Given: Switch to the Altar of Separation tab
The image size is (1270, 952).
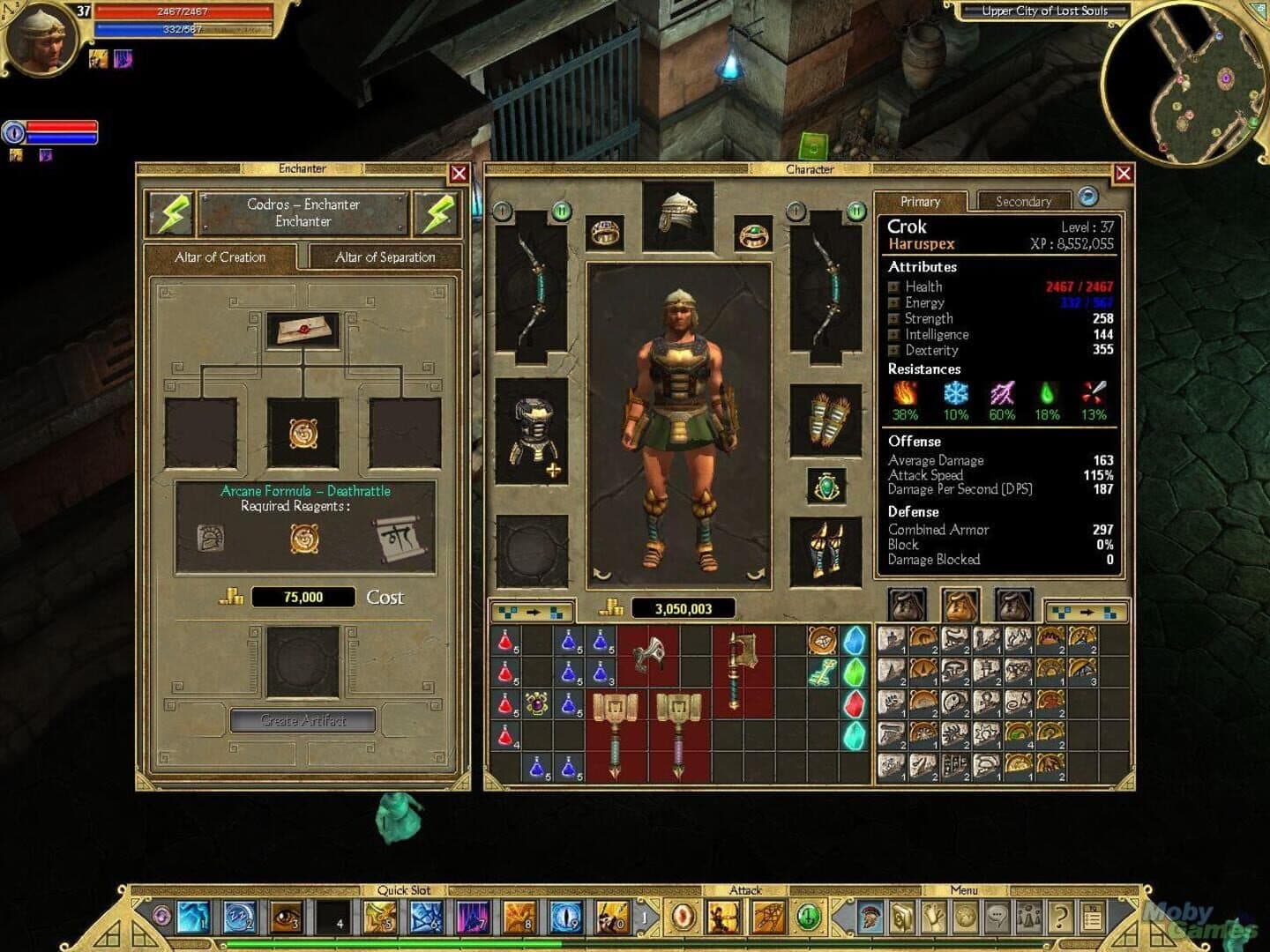Looking at the screenshot, I should (x=385, y=257).
